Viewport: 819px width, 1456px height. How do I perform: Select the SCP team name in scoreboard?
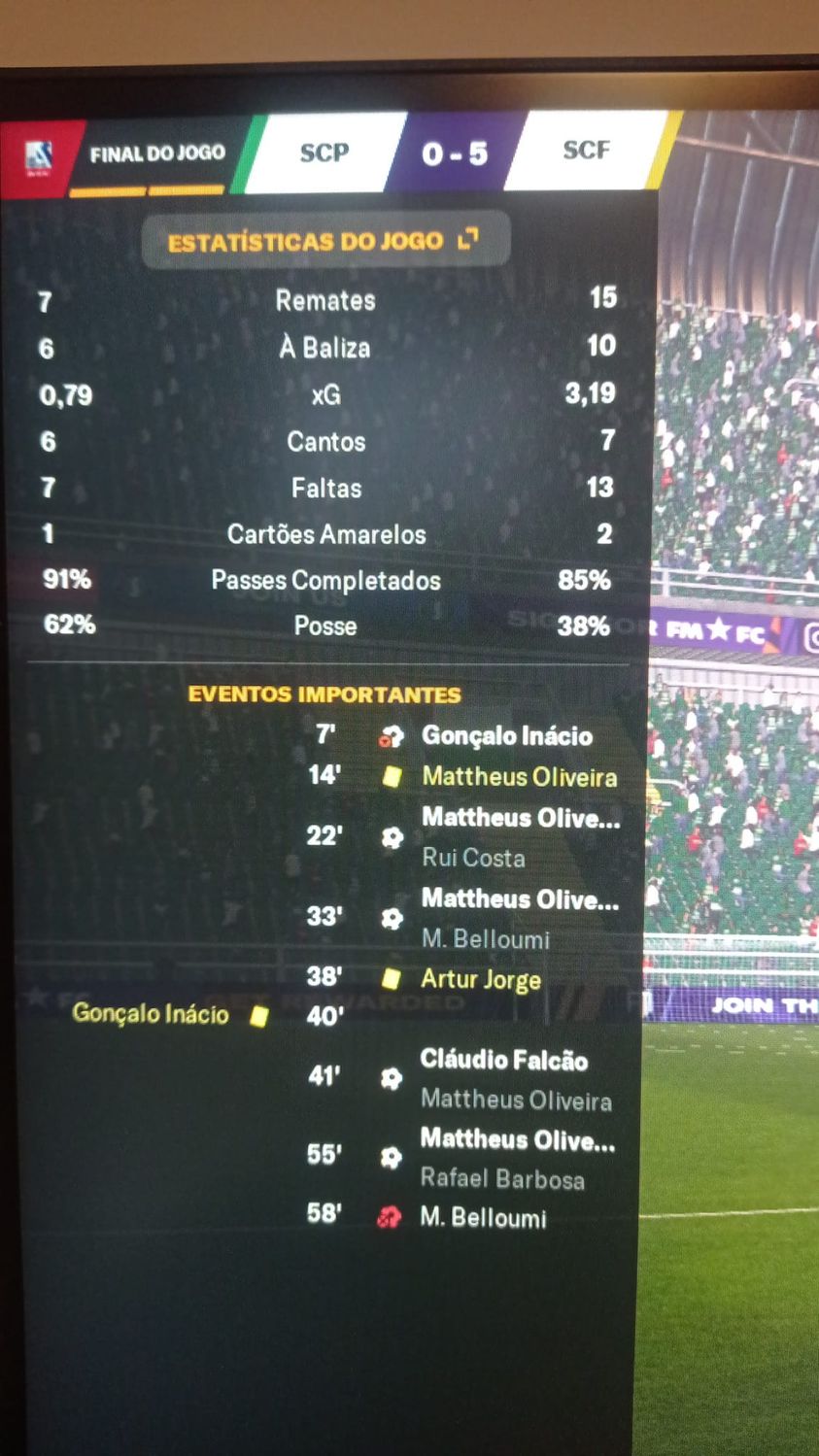(324, 152)
